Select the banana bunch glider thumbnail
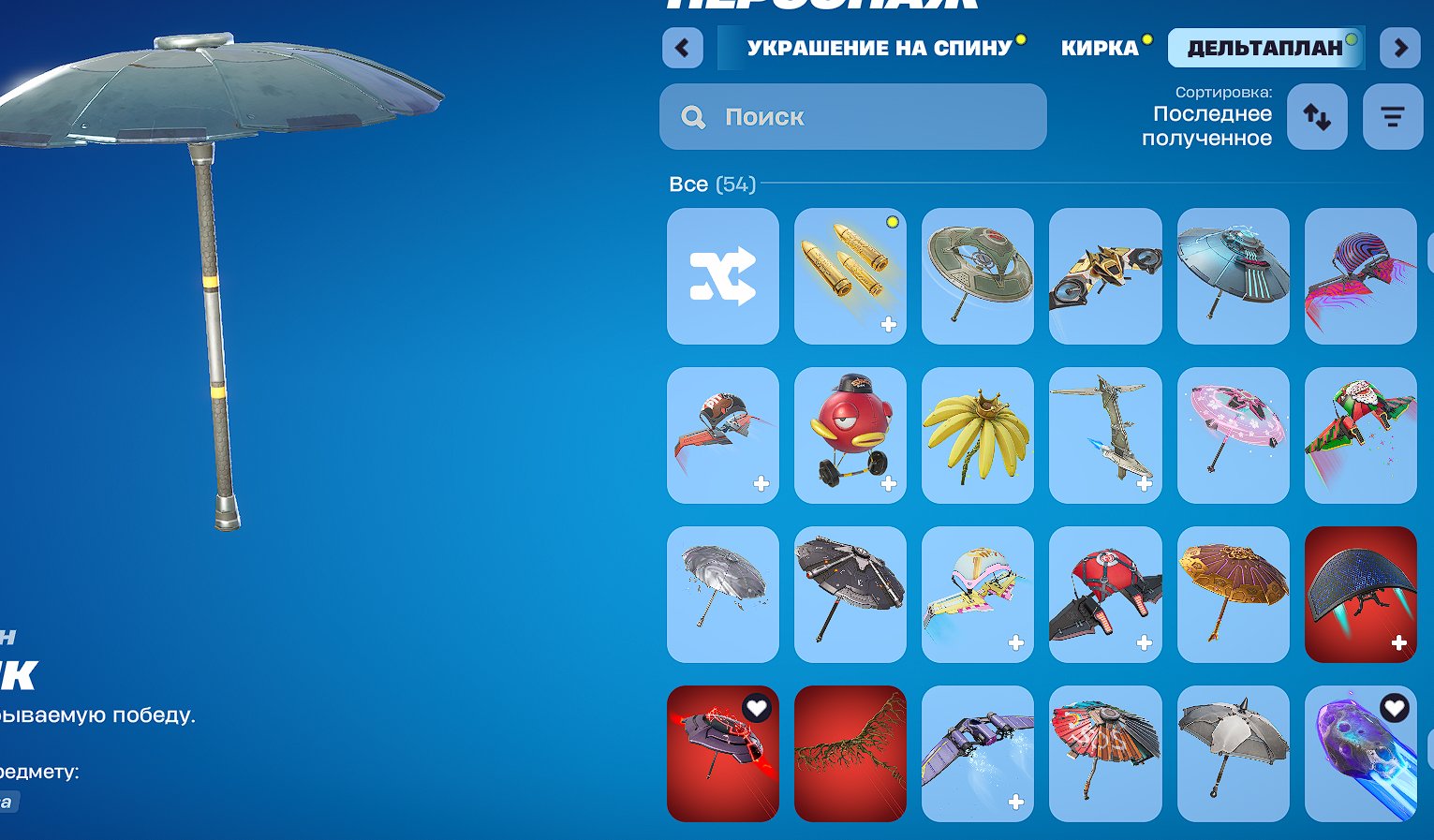This screenshot has width=1434, height=840. click(x=977, y=435)
